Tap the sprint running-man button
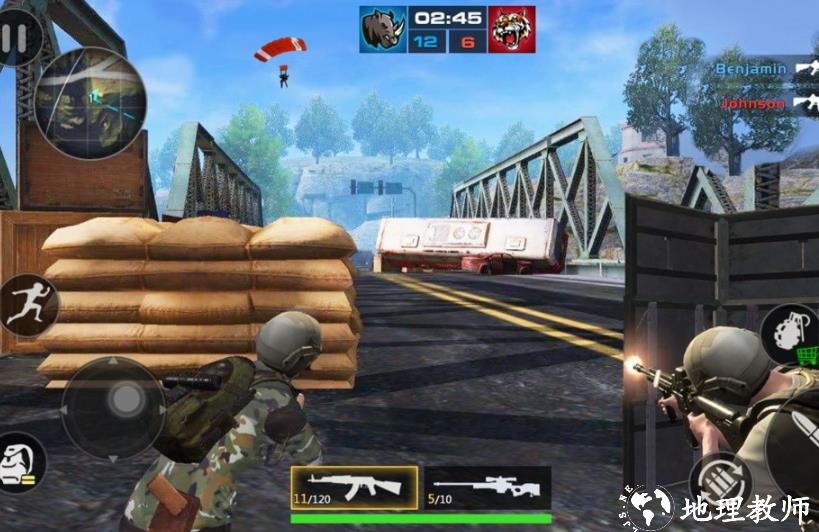 [x=26, y=305]
